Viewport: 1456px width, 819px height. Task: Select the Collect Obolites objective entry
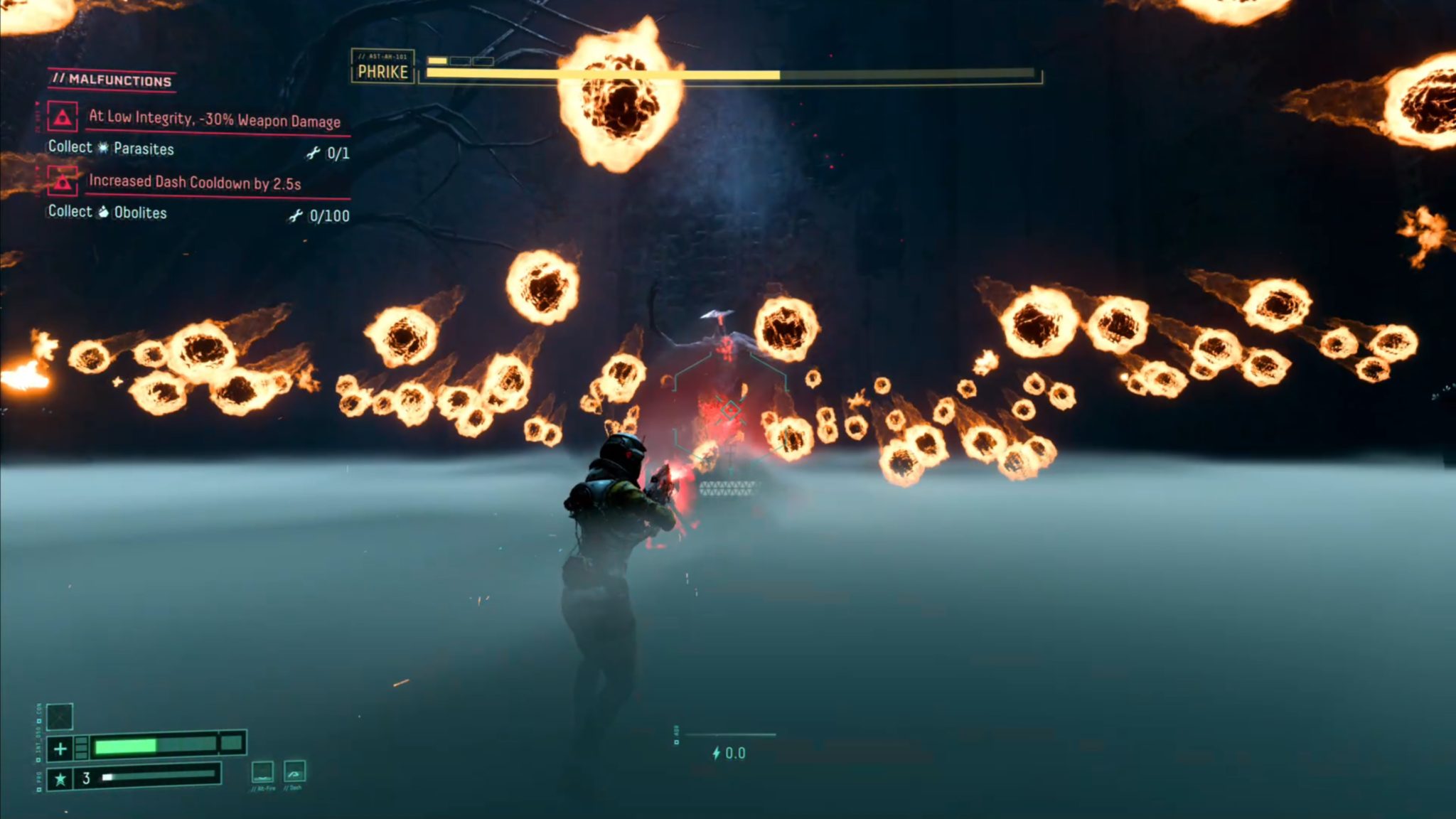pyautogui.click(x=107, y=213)
